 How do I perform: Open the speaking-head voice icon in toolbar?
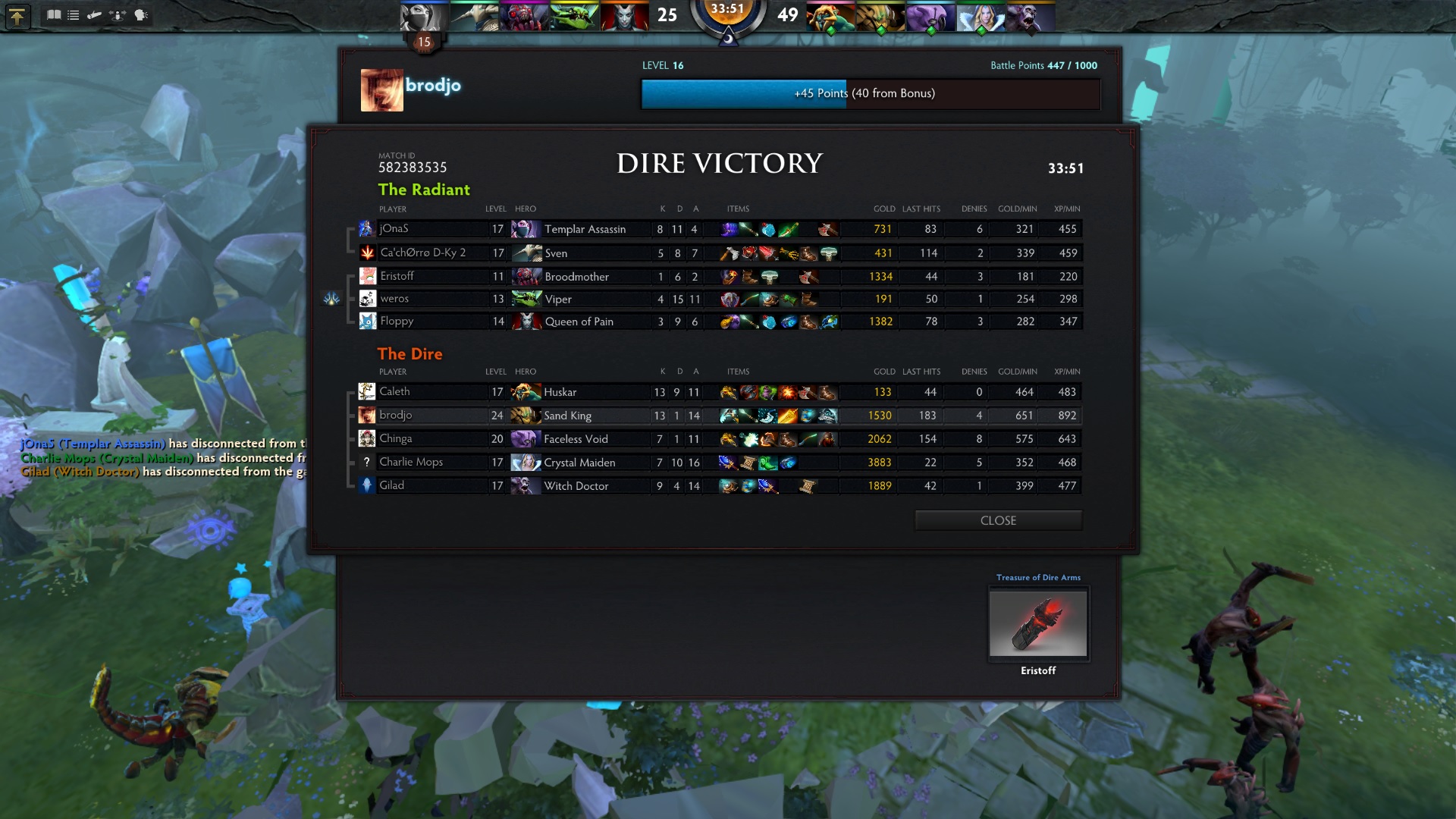[141, 15]
